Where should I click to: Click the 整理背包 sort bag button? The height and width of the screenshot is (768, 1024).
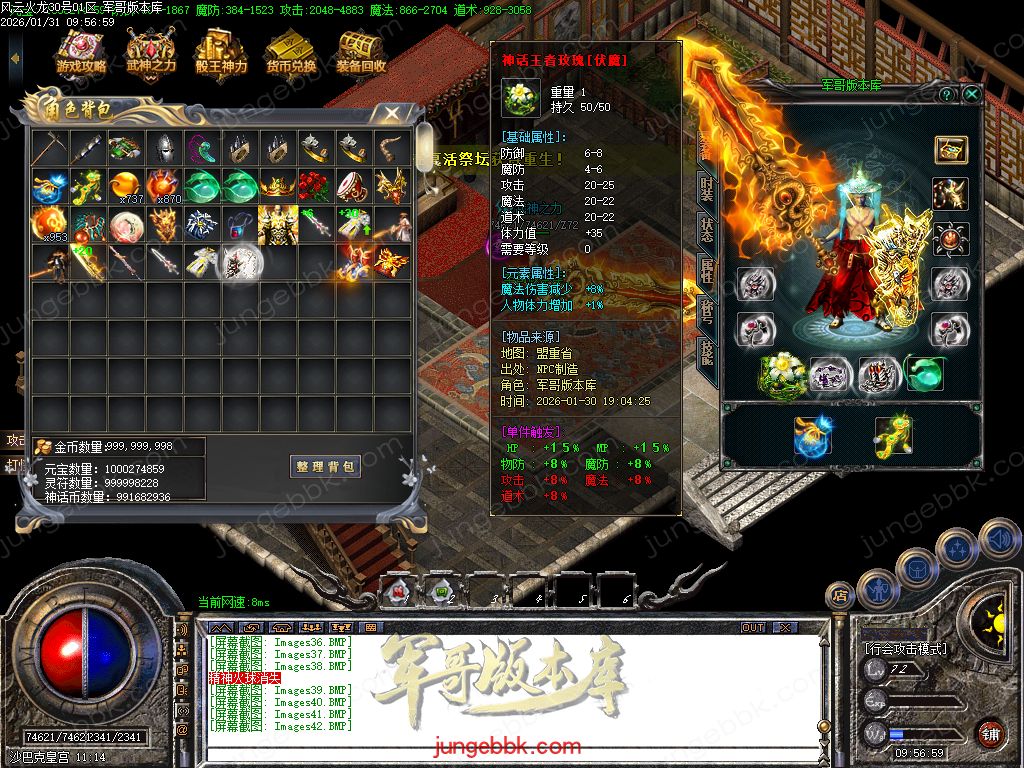(326, 467)
